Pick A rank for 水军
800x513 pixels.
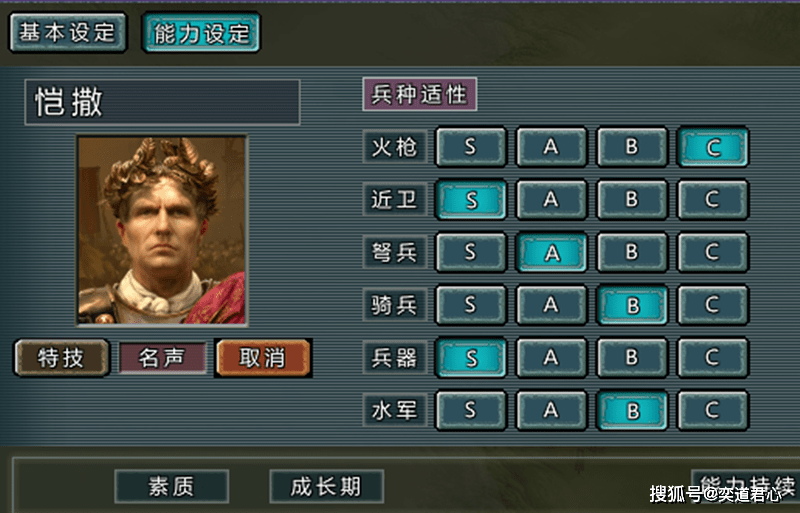click(551, 409)
